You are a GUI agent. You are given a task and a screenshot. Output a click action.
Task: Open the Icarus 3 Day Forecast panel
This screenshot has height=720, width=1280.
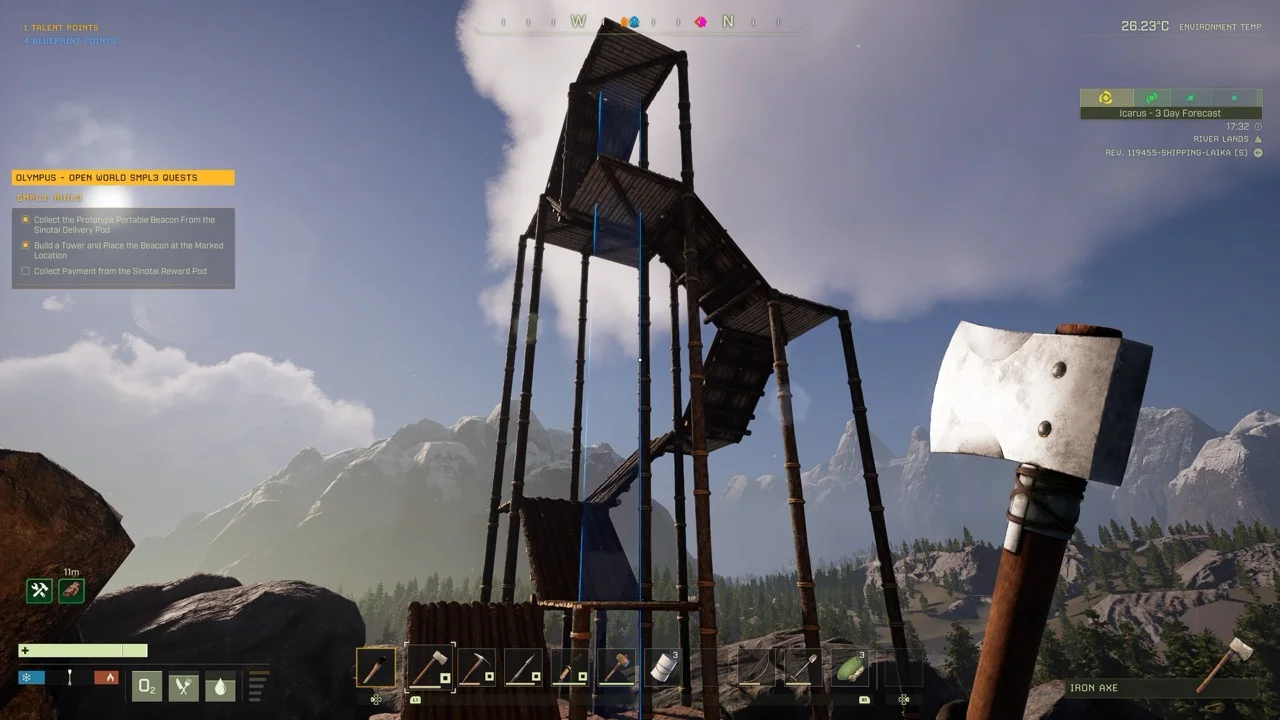click(1169, 113)
